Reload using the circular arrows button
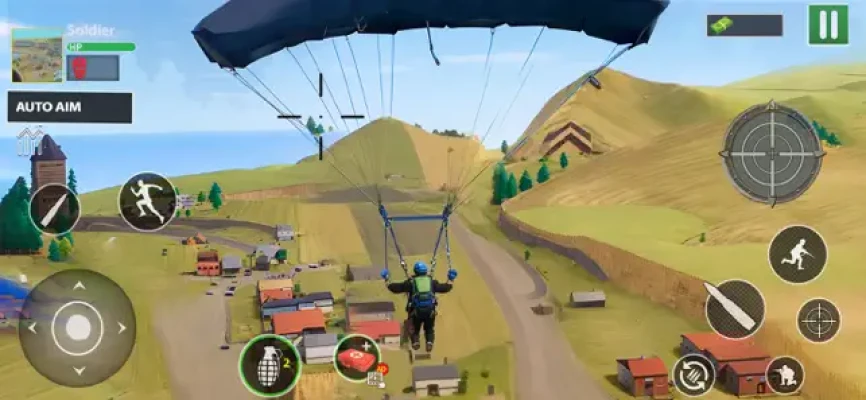This screenshot has width=866, height=400. 694,376
